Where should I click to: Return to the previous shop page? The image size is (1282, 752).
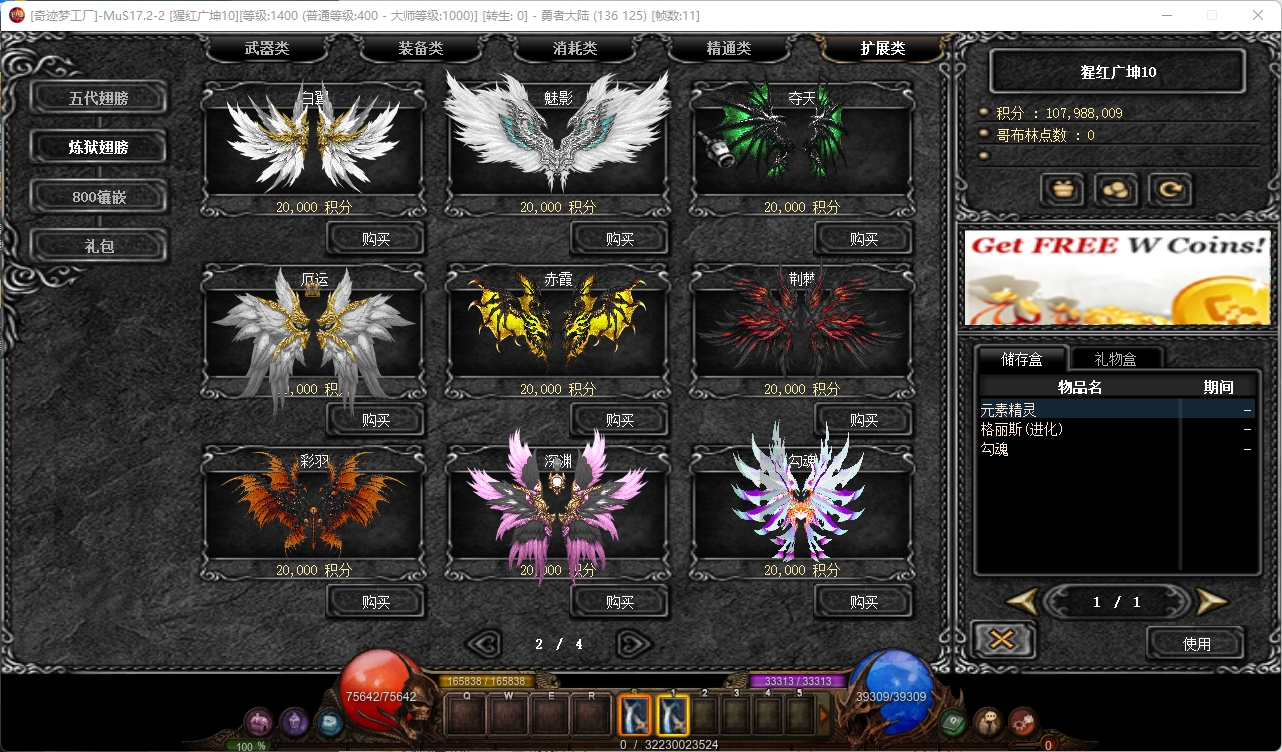pos(485,644)
